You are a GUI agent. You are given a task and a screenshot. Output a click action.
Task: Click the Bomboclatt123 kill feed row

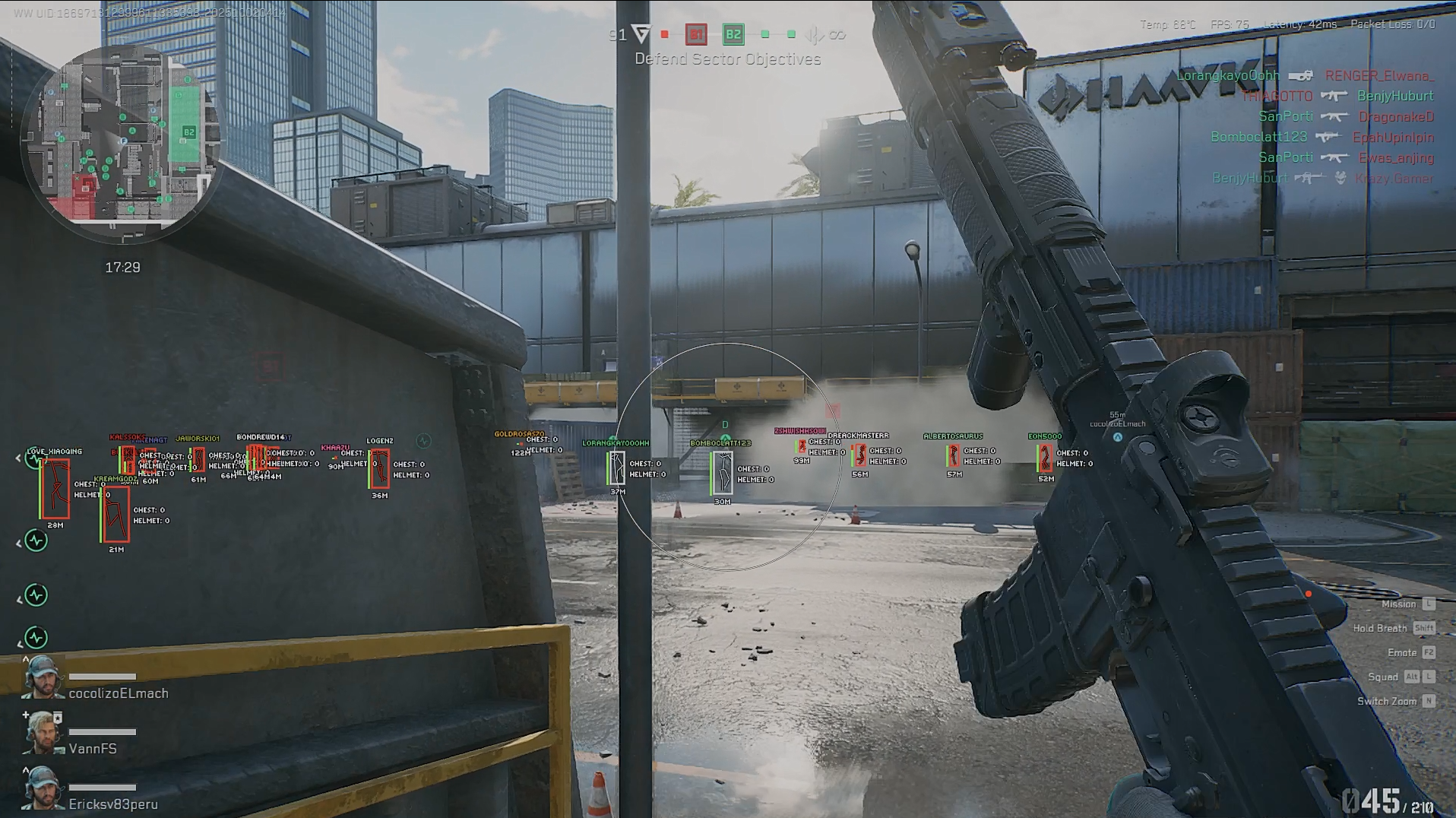click(x=1321, y=138)
